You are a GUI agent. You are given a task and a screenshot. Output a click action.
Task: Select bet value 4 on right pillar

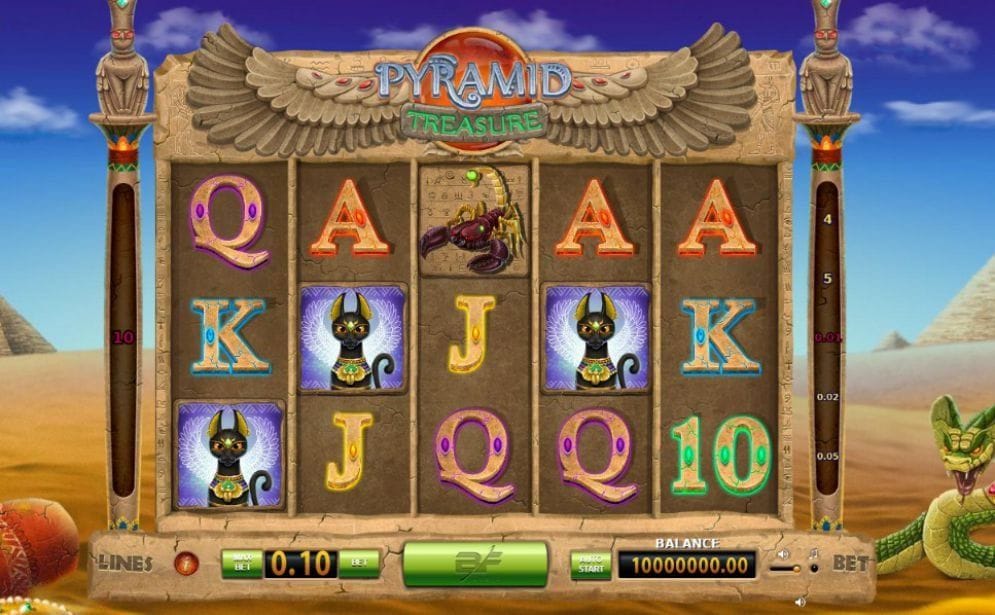coord(827,218)
